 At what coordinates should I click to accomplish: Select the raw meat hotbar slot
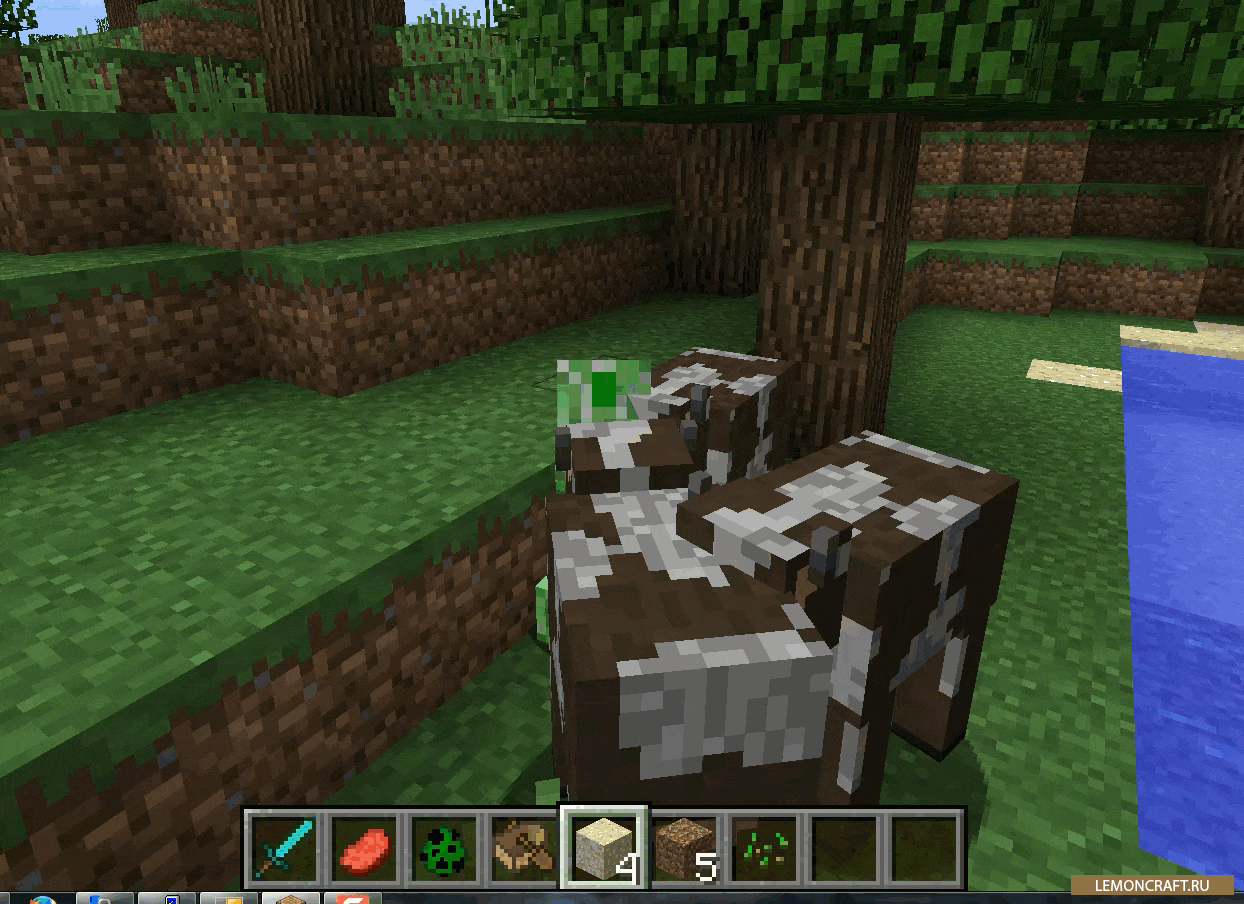(365, 848)
